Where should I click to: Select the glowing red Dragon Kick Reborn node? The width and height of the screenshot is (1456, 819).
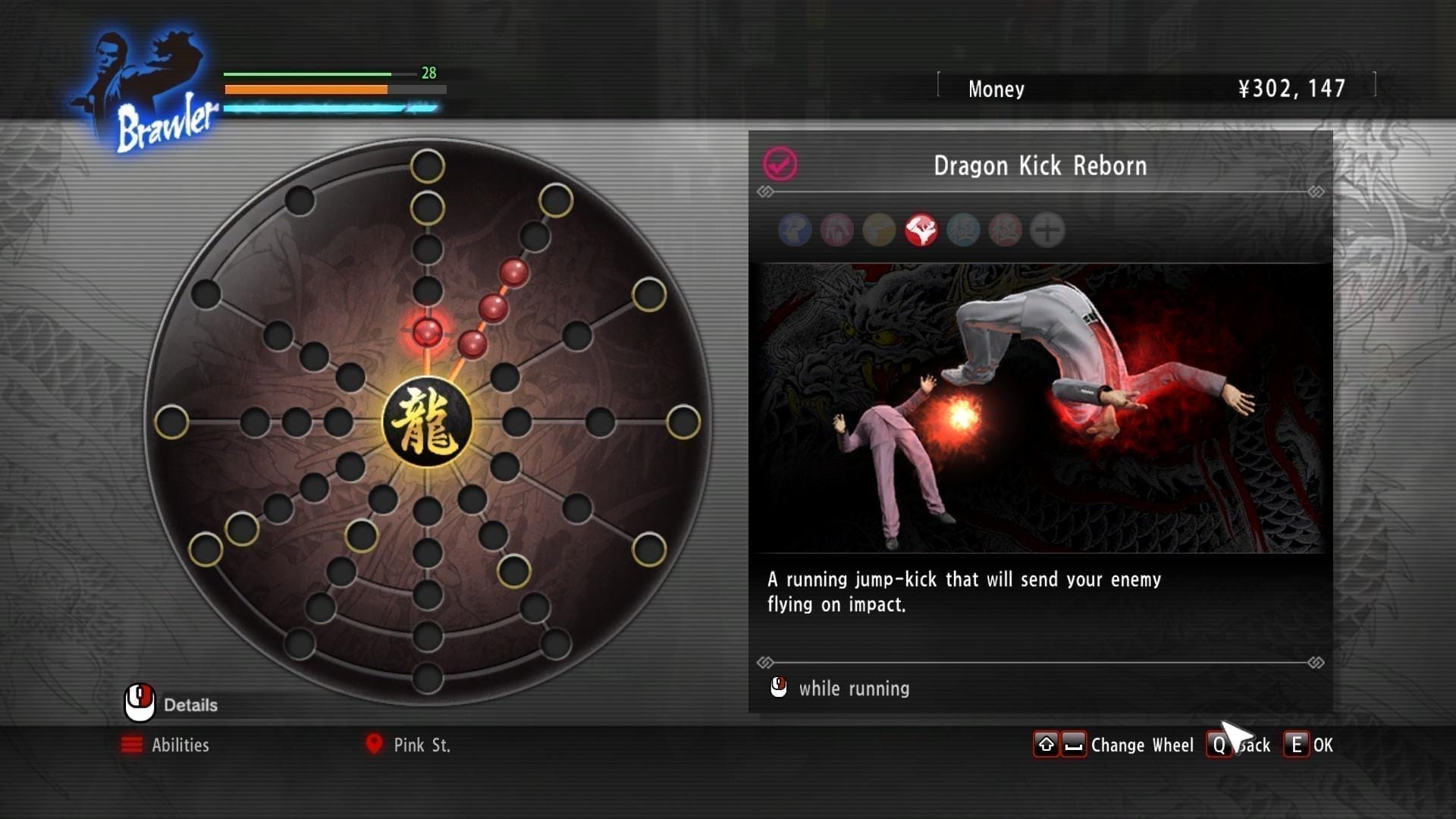427,332
